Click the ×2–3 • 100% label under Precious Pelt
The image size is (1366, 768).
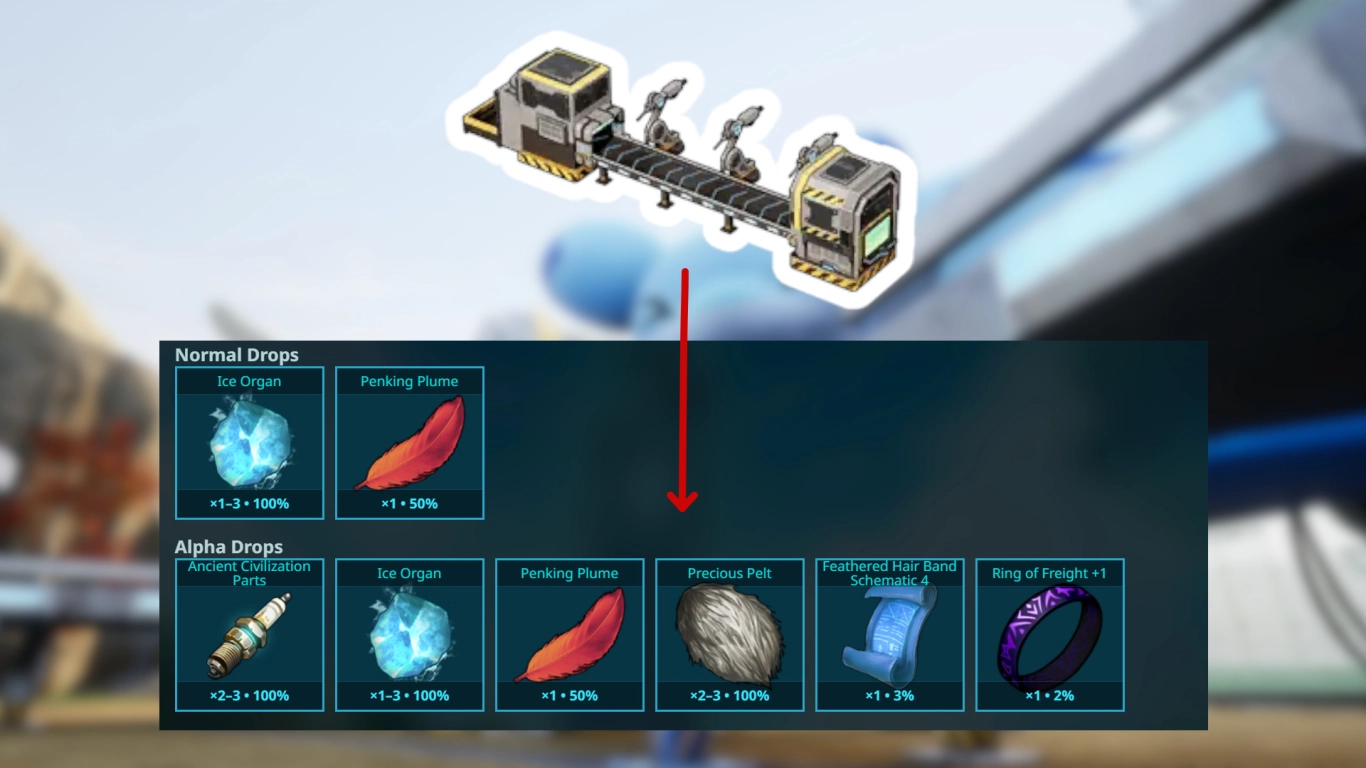pyautogui.click(x=730, y=695)
